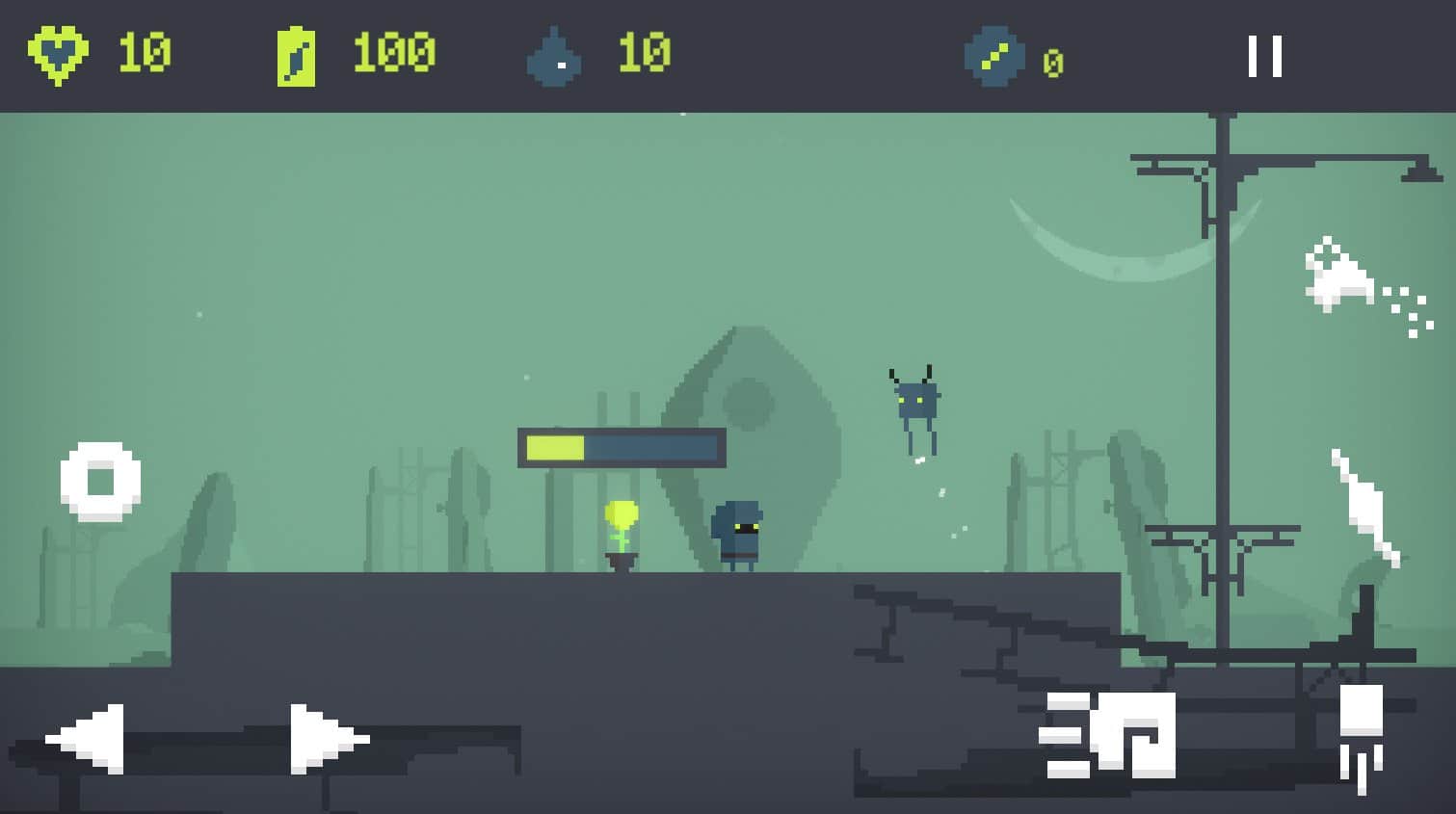Tap the left arrow move button

[88, 739]
